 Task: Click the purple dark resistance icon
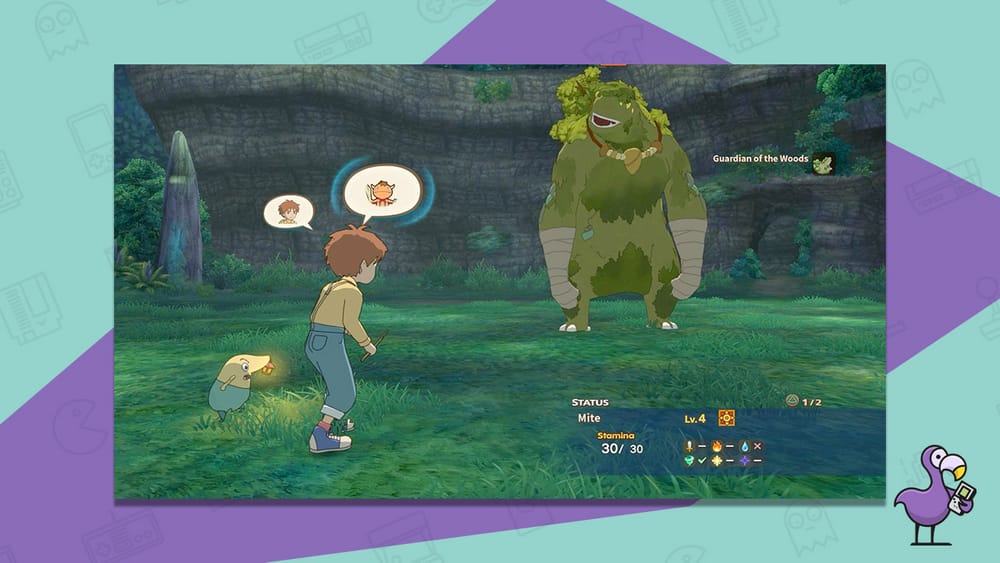pyautogui.click(x=744, y=460)
